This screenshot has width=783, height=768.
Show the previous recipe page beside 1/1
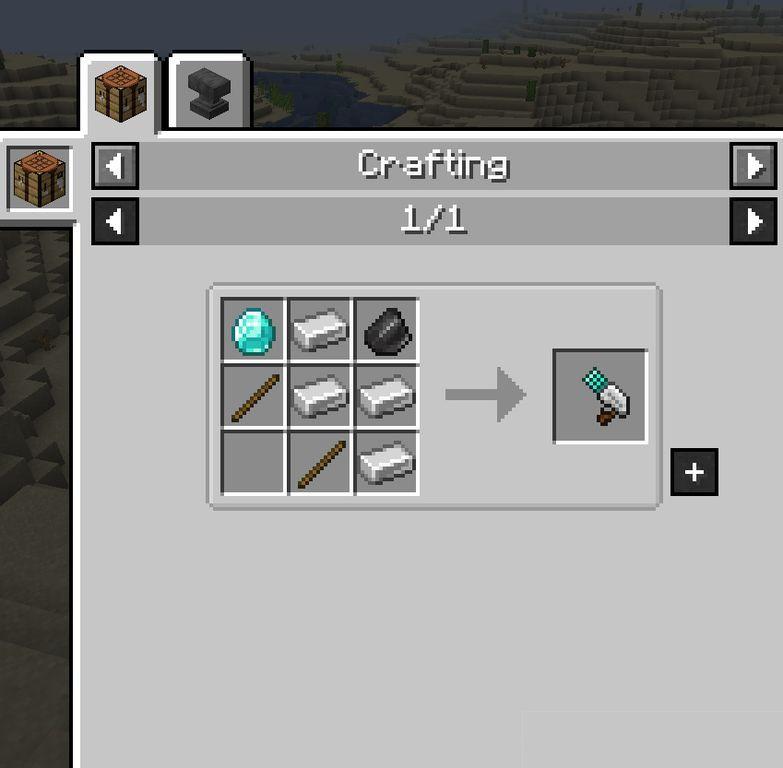[x=115, y=220]
